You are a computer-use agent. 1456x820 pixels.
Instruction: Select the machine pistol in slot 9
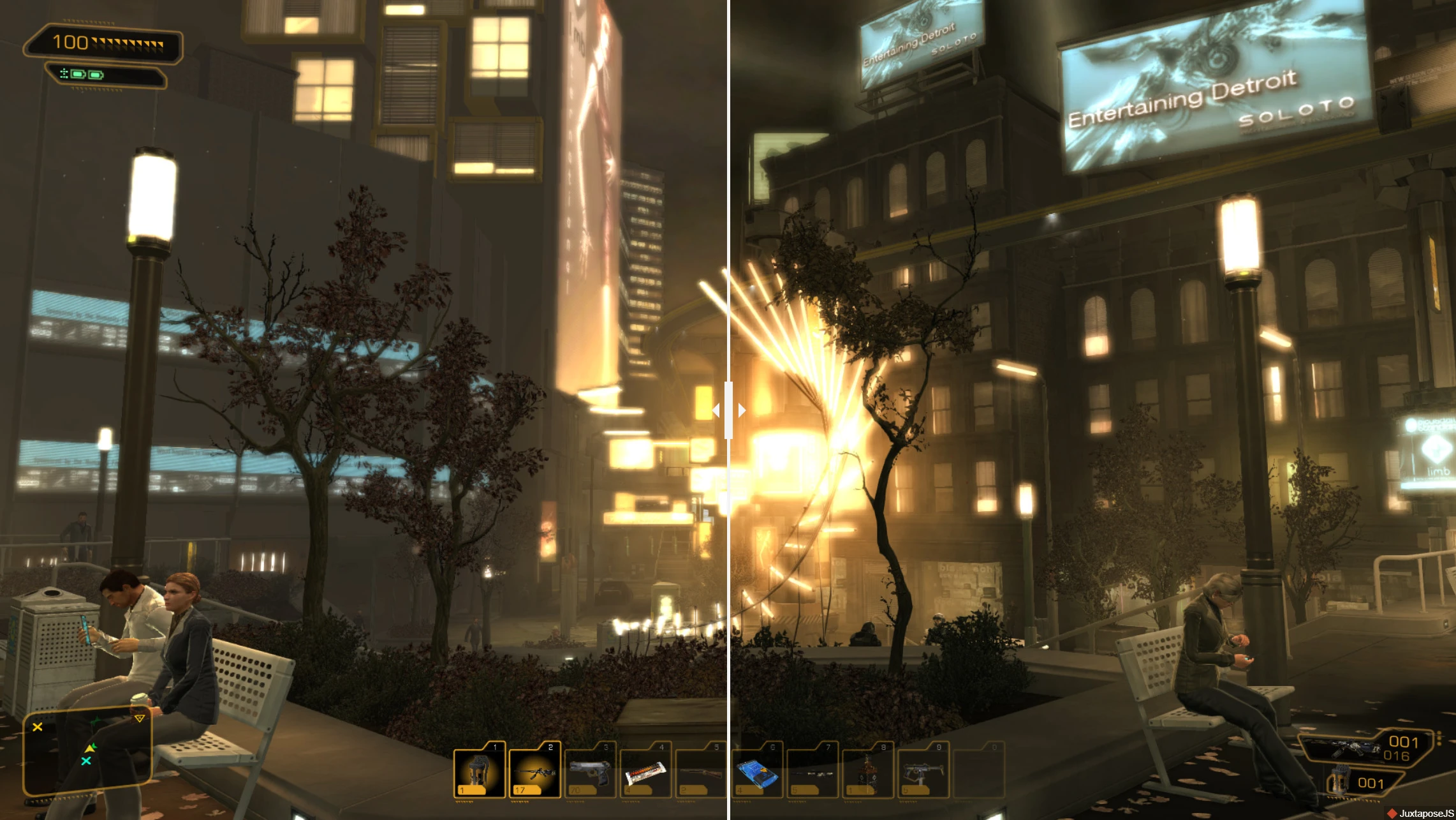click(x=923, y=771)
